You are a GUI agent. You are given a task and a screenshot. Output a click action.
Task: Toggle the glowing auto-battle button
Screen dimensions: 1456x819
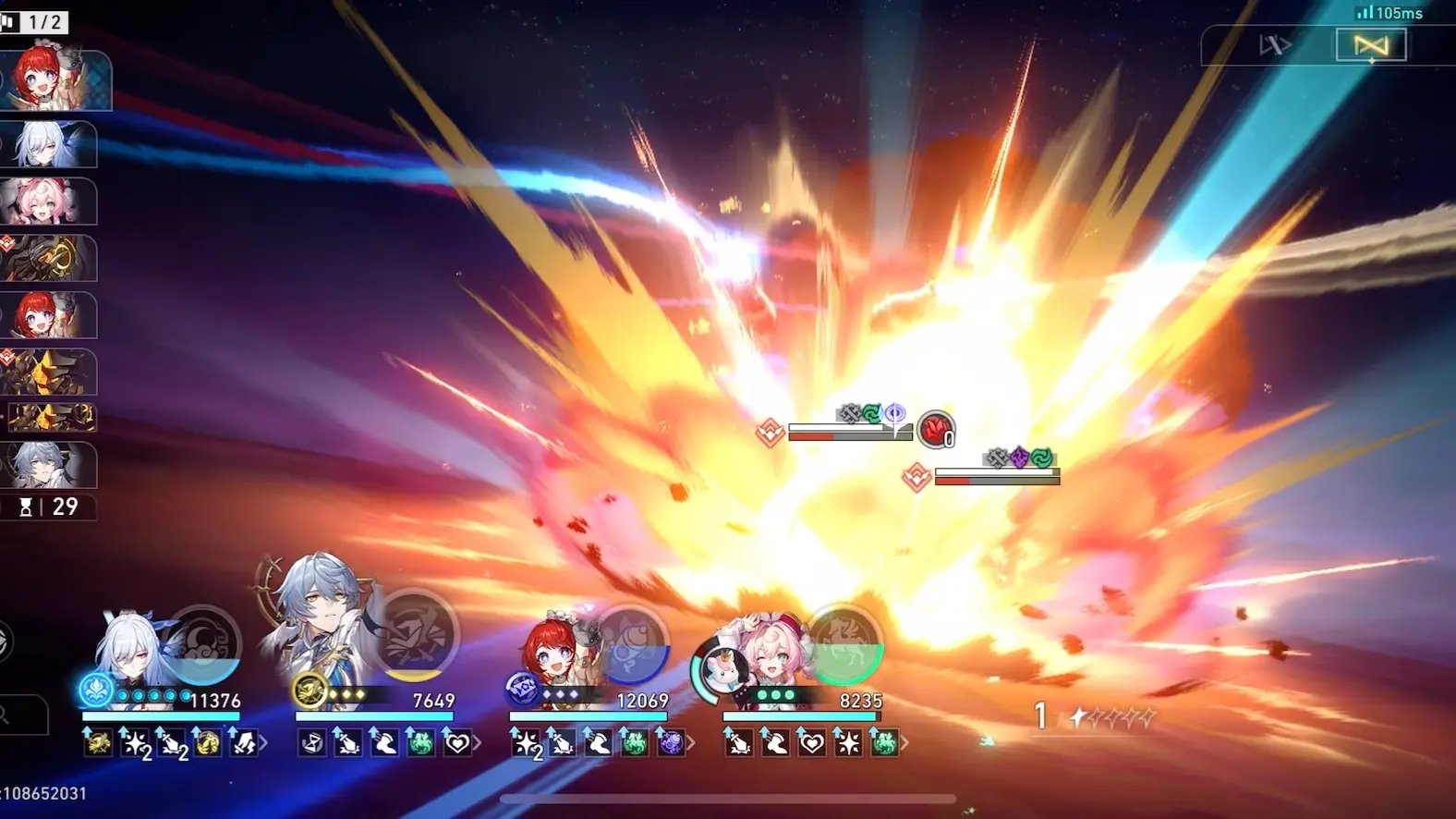point(1371,45)
